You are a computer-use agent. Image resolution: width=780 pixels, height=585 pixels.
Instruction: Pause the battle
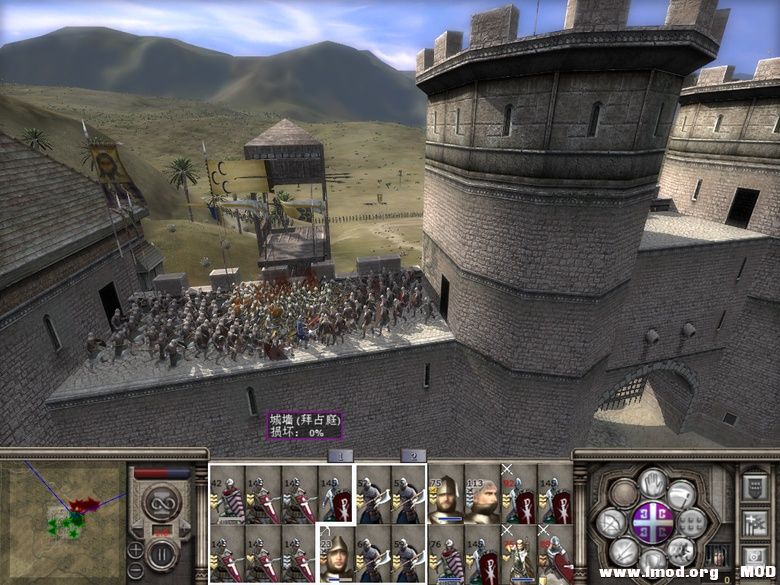(x=164, y=552)
